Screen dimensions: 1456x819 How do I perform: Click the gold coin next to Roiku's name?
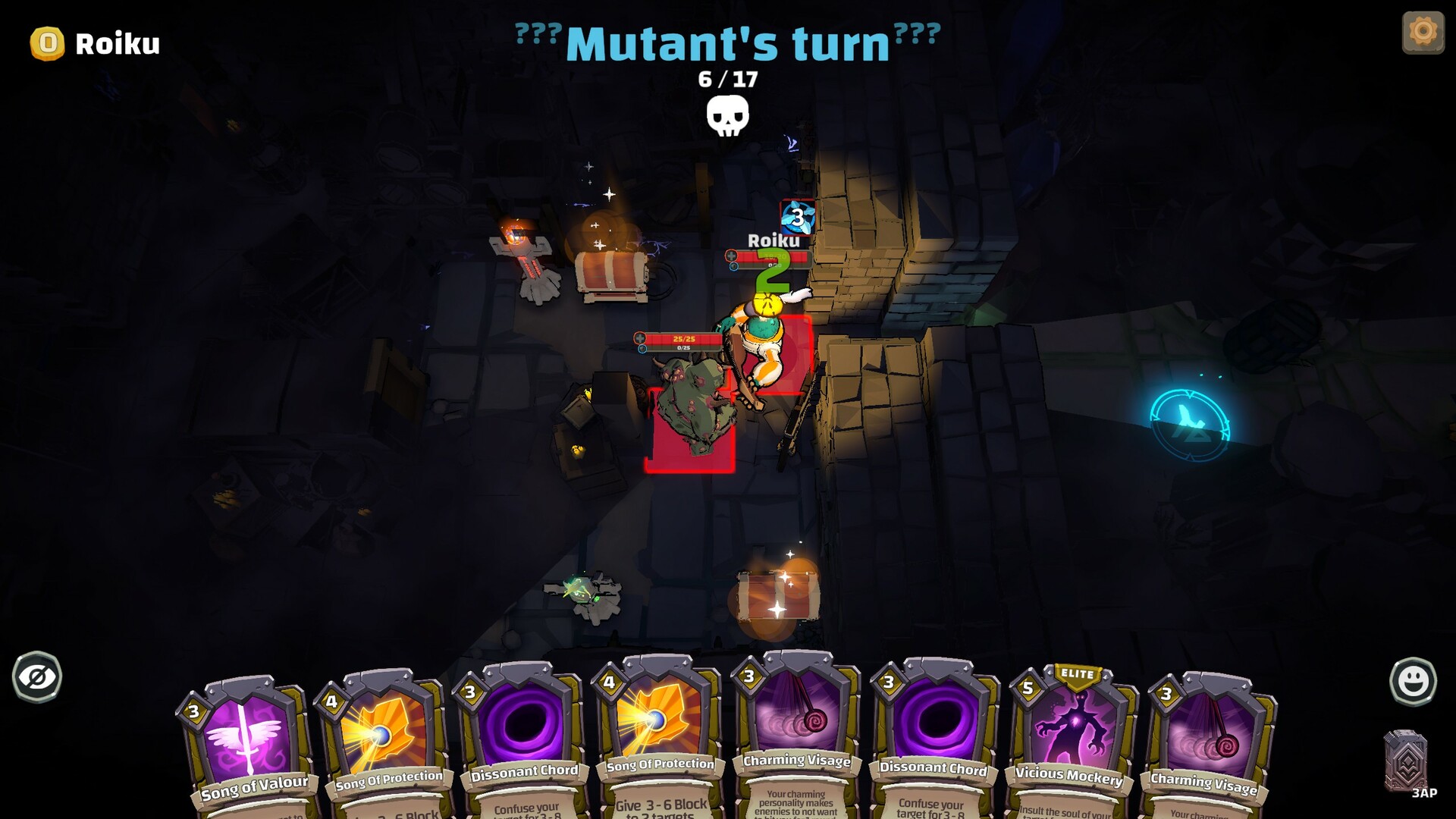(x=47, y=44)
